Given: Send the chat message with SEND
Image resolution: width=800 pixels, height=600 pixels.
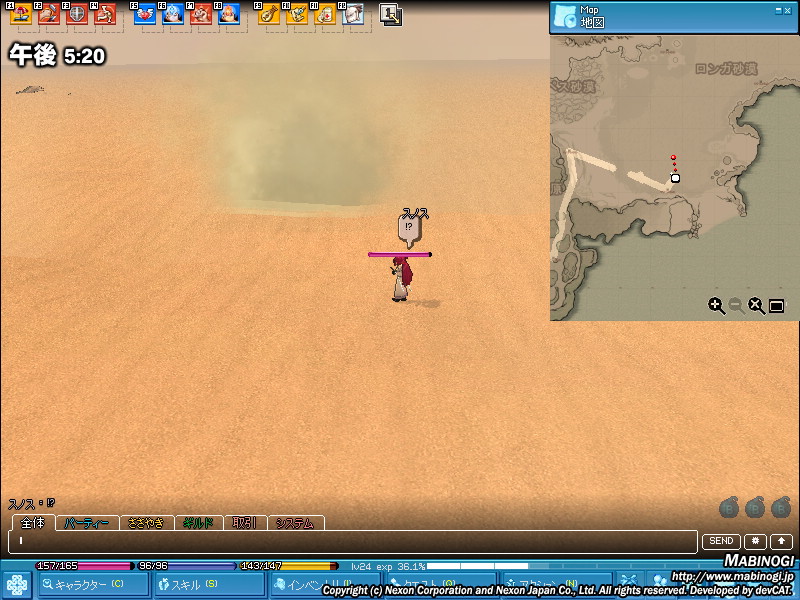Looking at the screenshot, I should 721,541.
